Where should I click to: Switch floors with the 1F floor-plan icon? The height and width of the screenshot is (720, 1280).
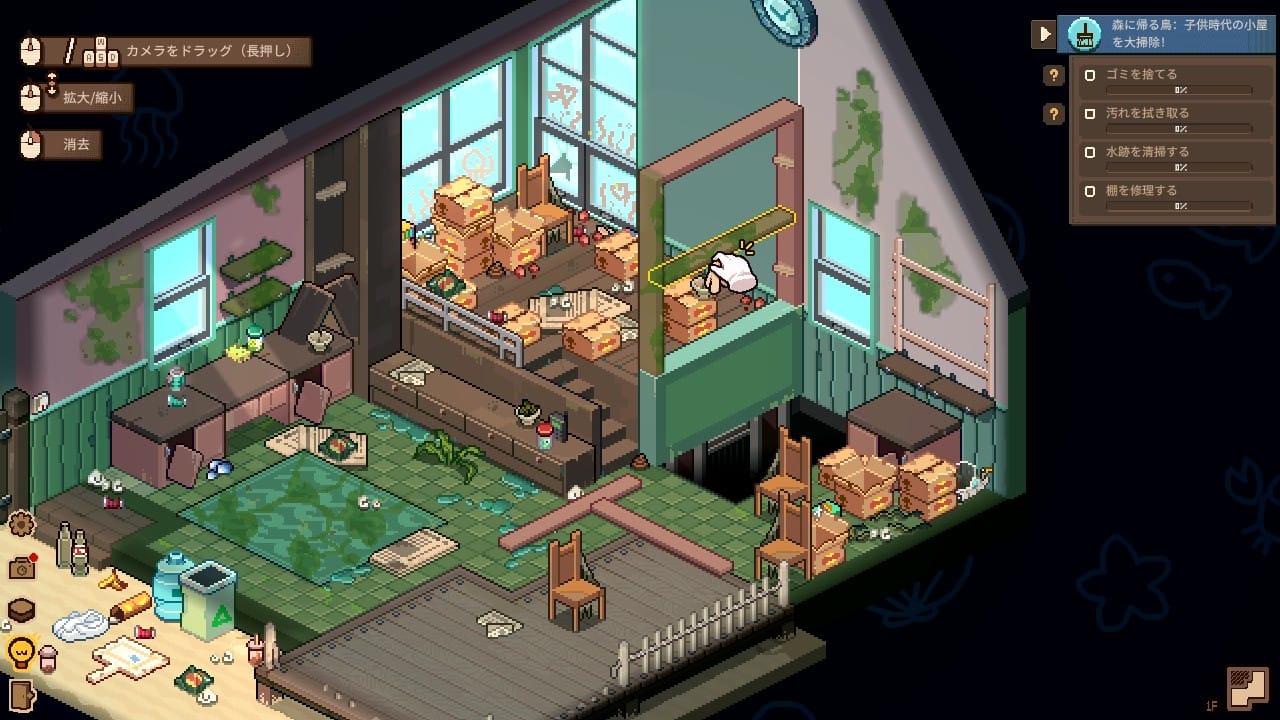click(1247, 687)
